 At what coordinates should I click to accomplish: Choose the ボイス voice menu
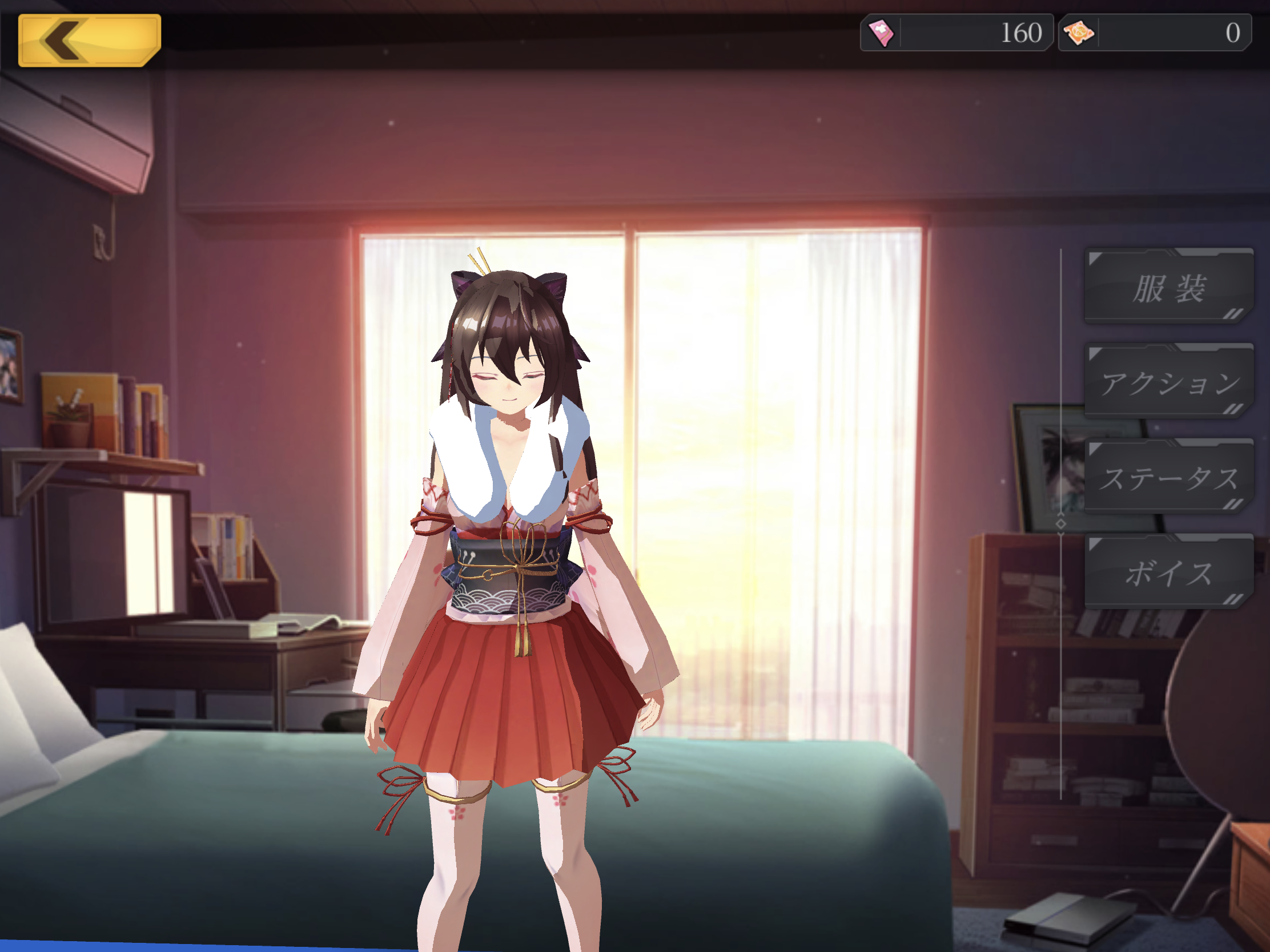pos(1168,572)
